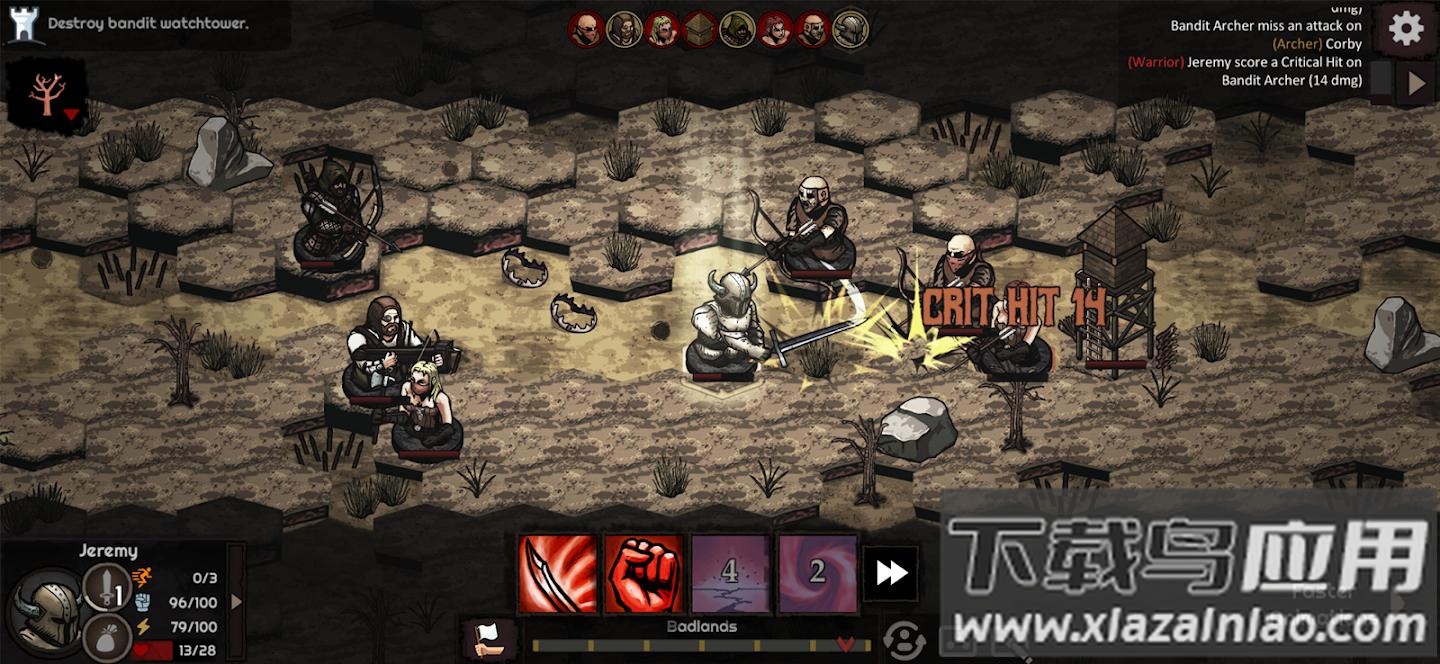This screenshot has height=664, width=1440.
Task: Open Jeremy's sword weapon slot
Action: pos(106,587)
